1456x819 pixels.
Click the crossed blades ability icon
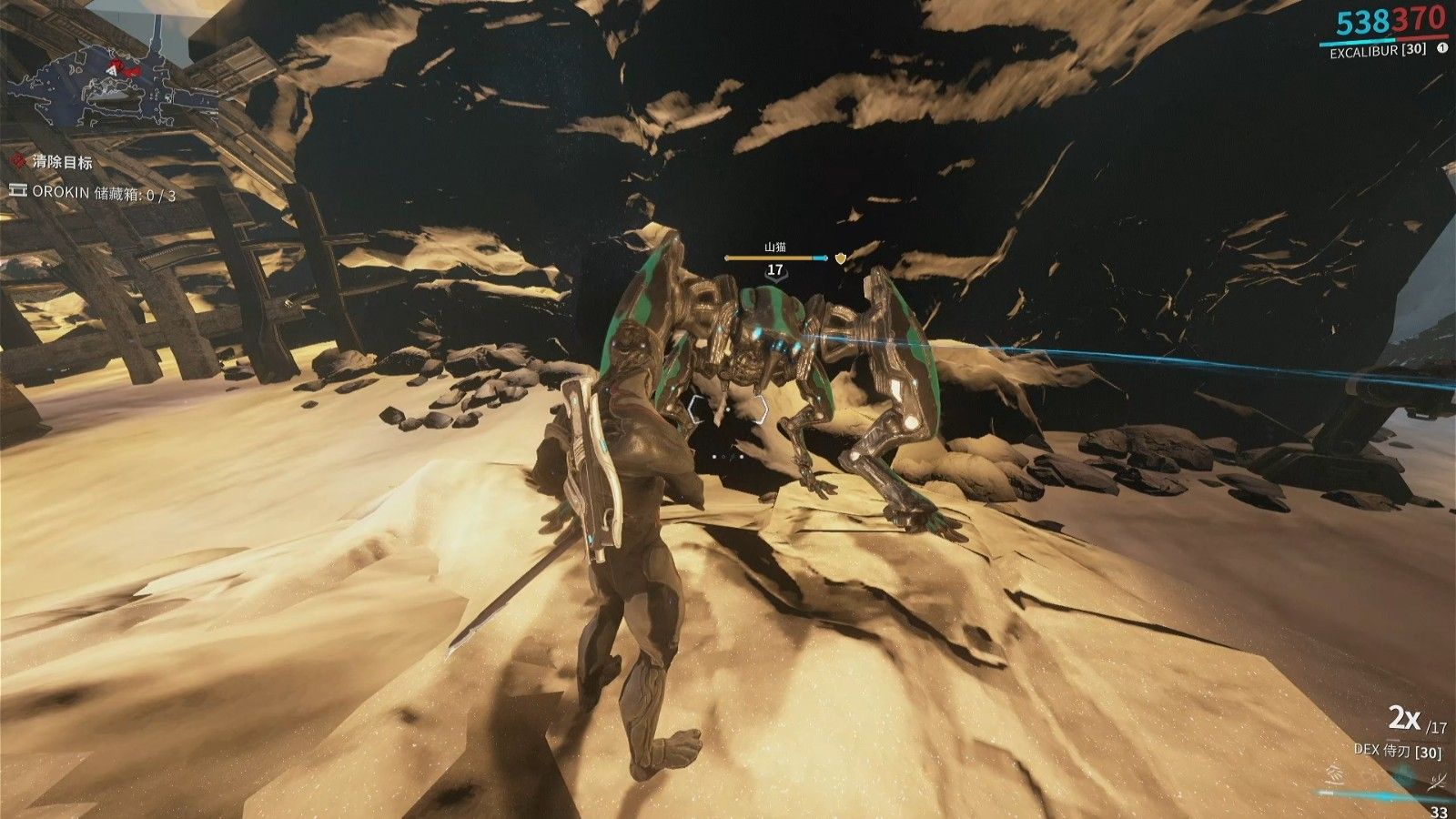click(x=1440, y=780)
